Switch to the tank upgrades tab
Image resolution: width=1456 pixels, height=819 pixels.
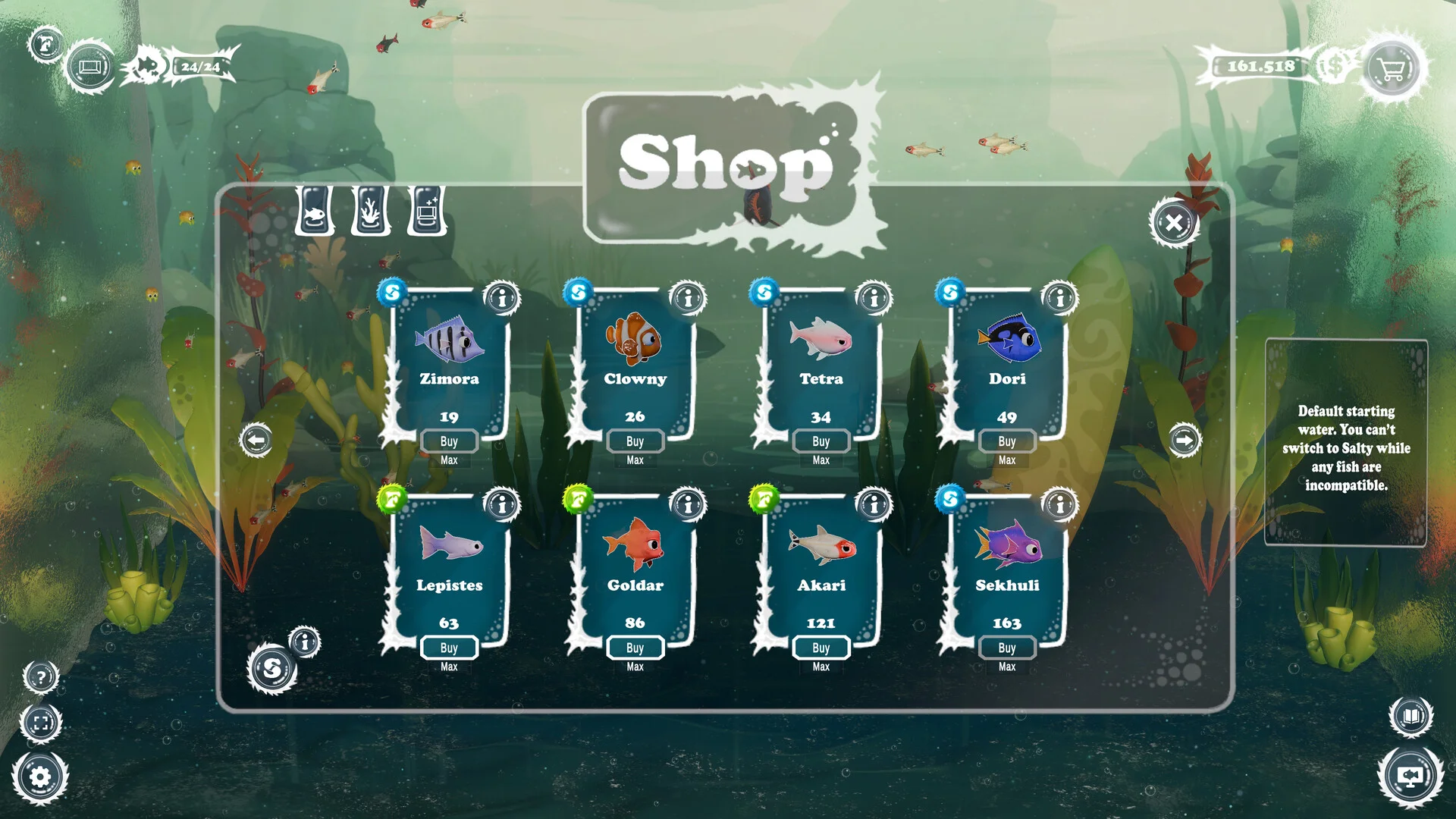[426, 211]
